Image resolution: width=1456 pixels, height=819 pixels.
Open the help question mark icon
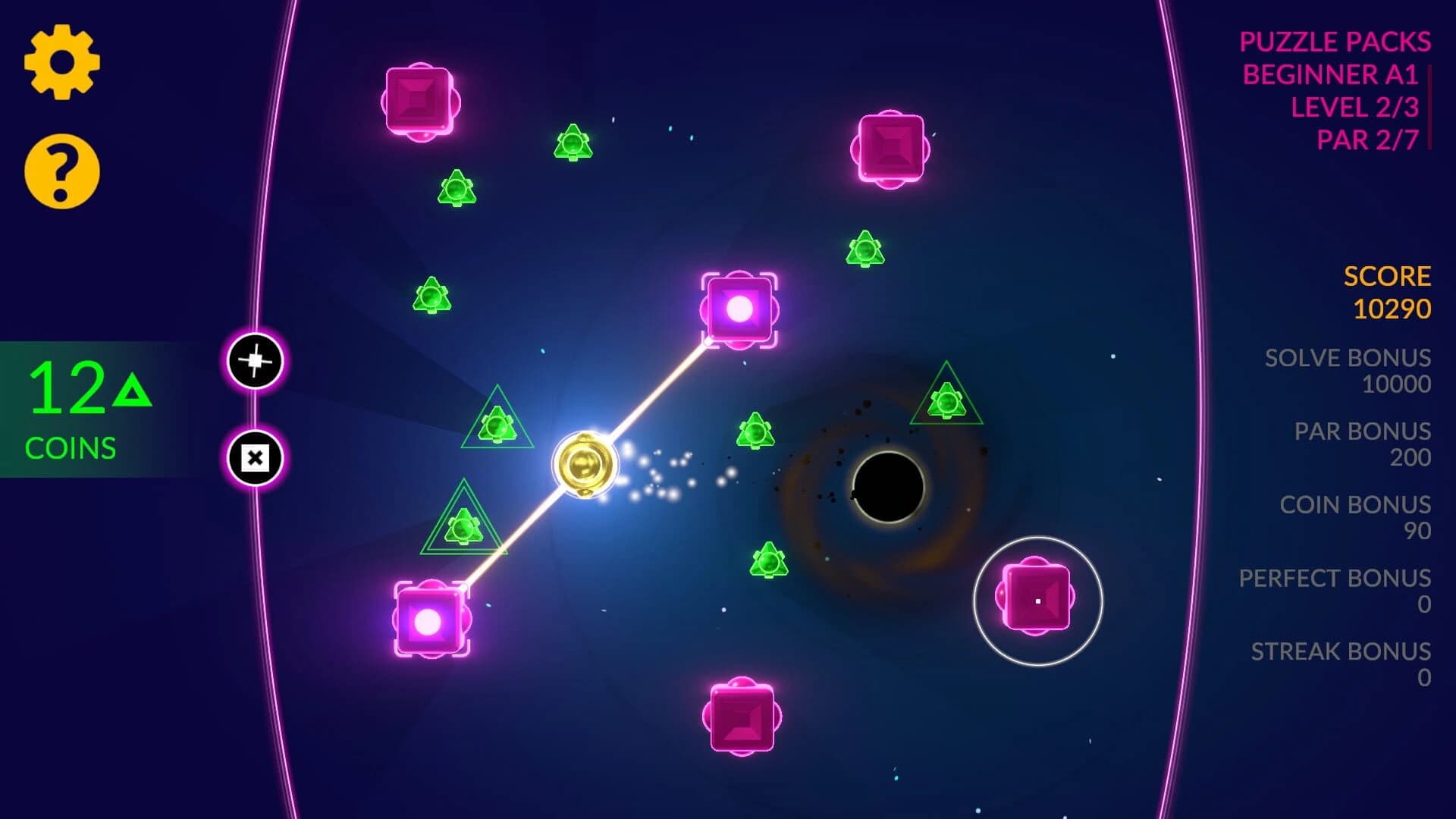[61, 168]
